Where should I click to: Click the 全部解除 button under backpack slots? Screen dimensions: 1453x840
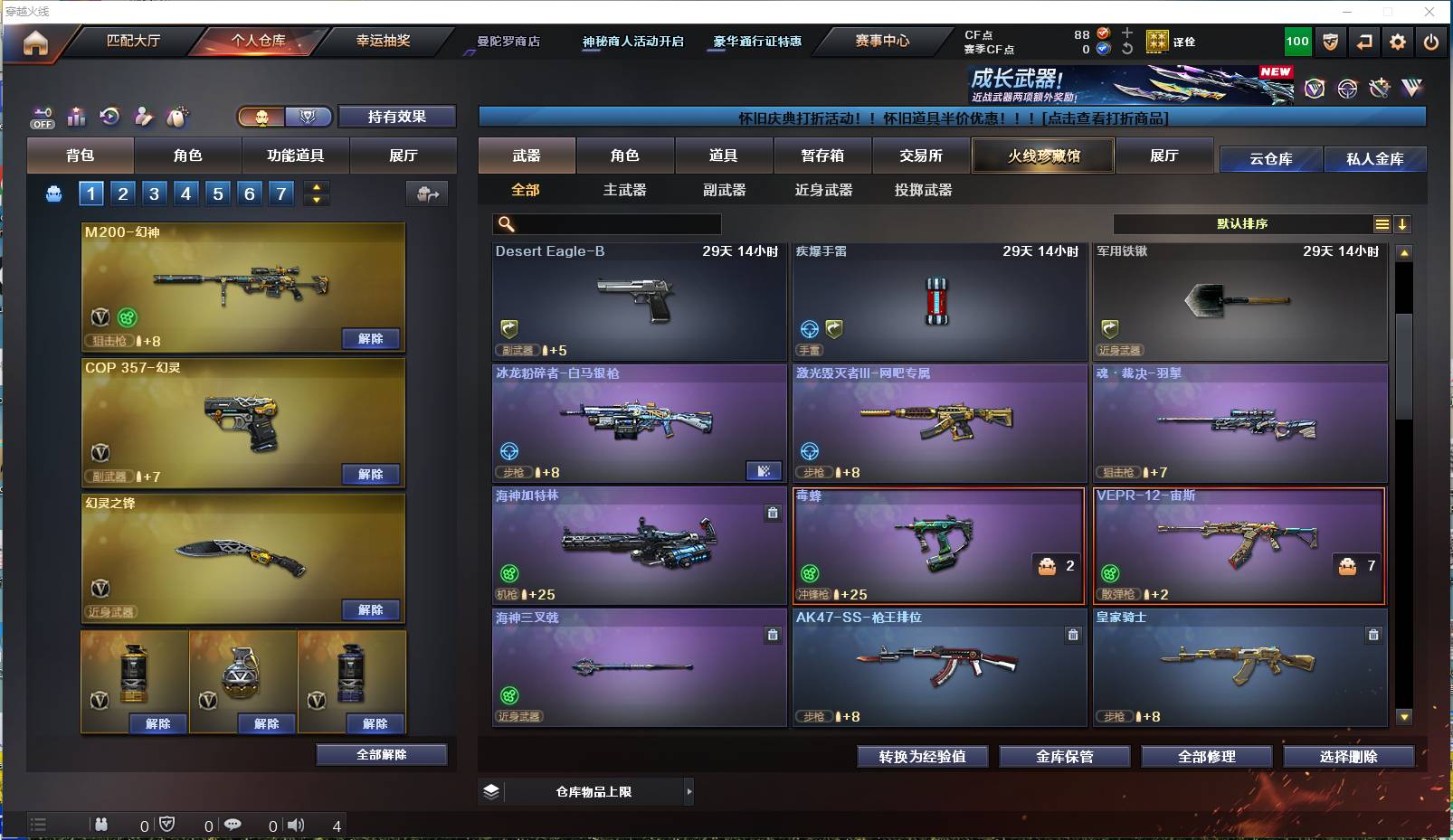tap(380, 754)
